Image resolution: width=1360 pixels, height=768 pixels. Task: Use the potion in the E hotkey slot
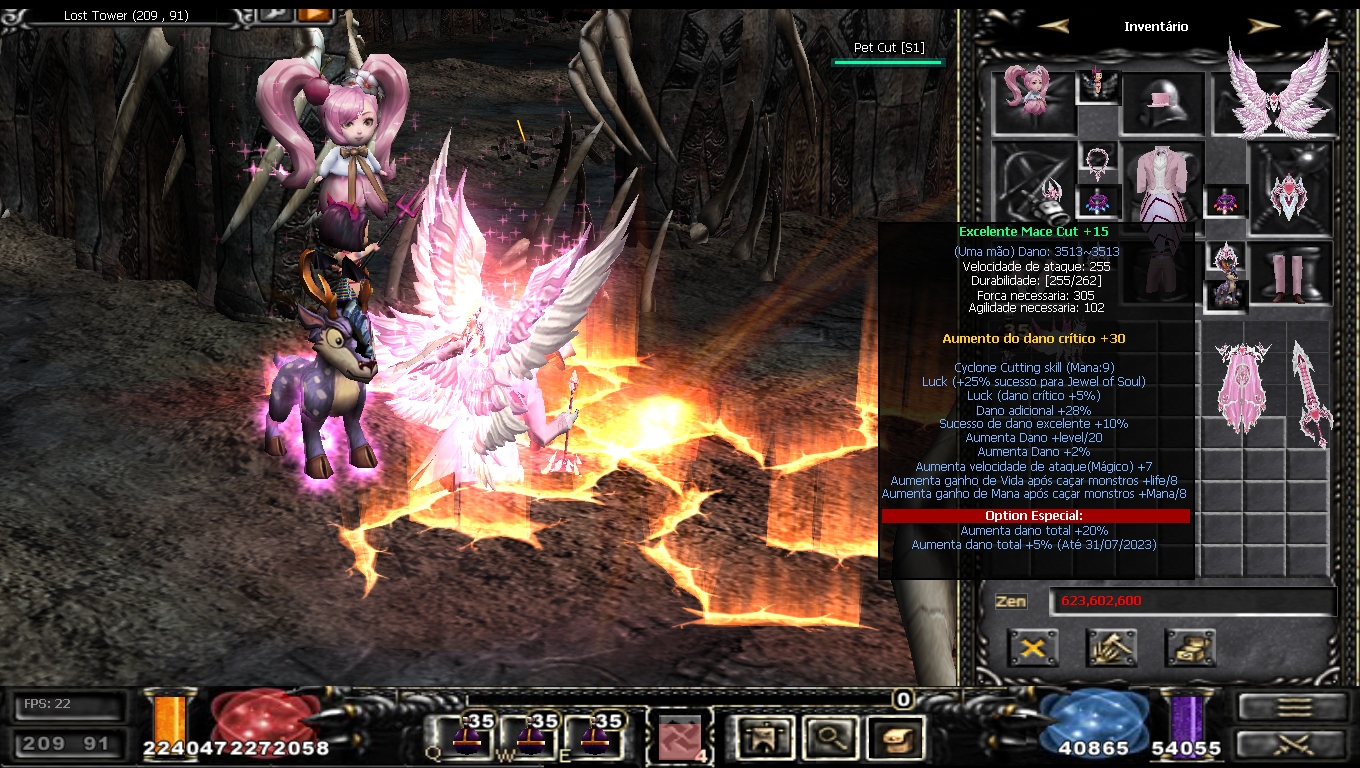tap(594, 738)
